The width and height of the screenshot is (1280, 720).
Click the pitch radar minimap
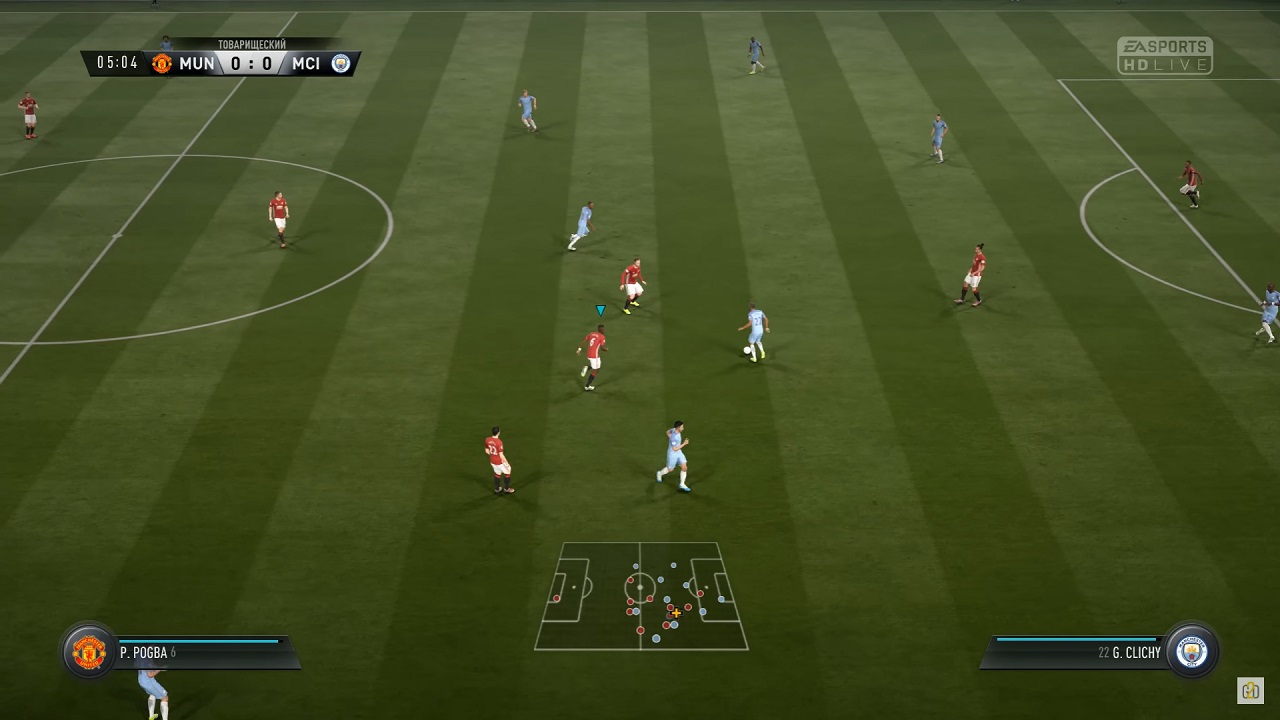click(x=641, y=596)
